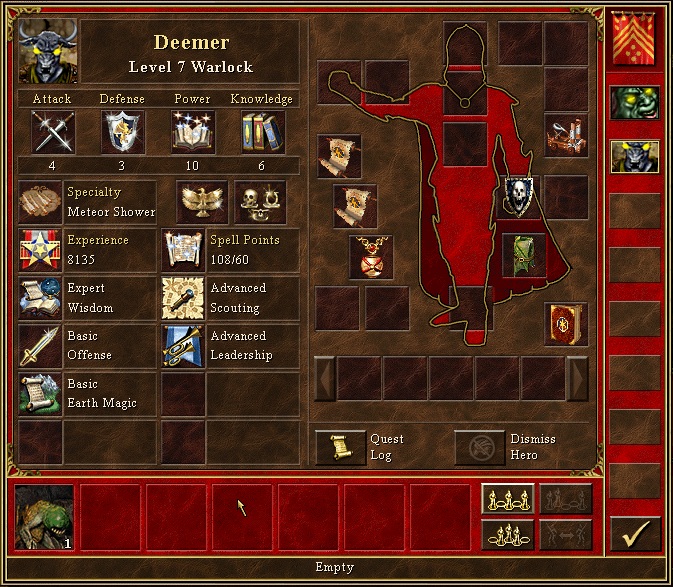673x587 pixels.
Task: Open the spell book artifact
Action: (565, 325)
